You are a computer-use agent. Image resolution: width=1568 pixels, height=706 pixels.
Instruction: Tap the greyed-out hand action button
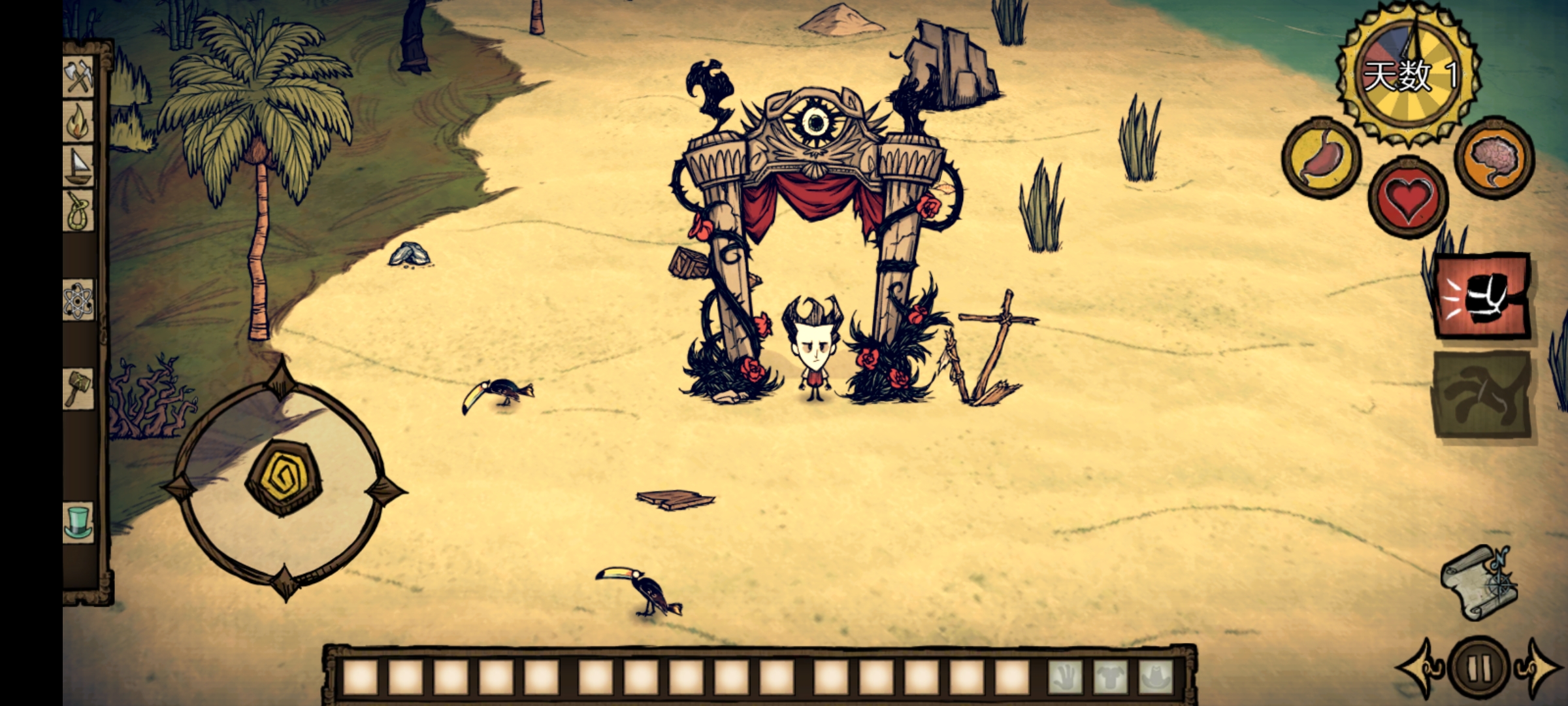click(x=1482, y=394)
